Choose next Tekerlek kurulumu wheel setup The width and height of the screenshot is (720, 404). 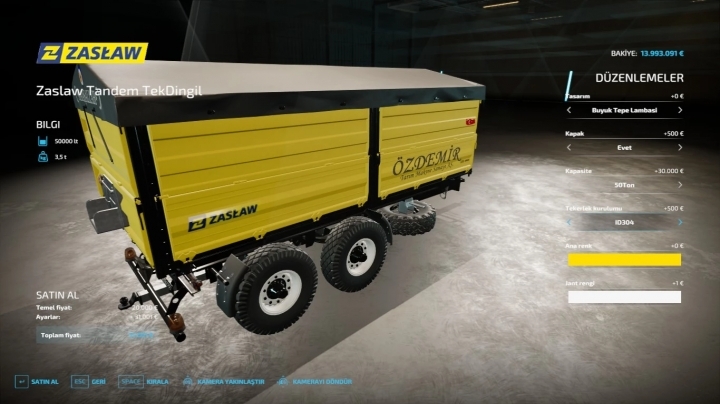(681, 222)
